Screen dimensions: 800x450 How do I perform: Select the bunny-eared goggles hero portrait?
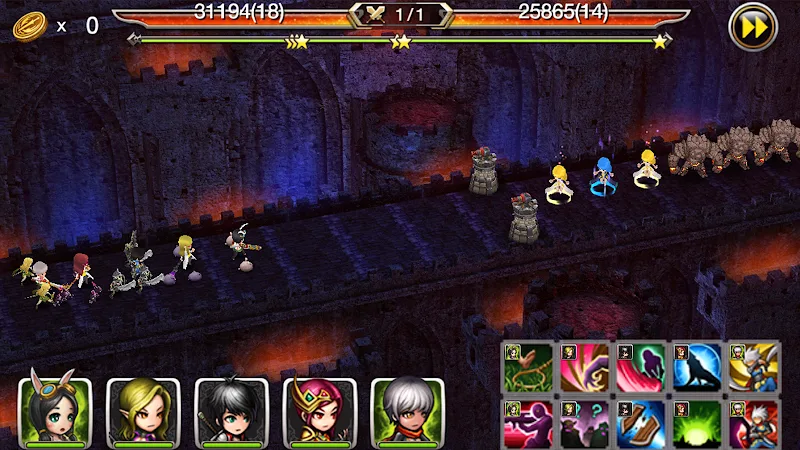tap(54, 411)
